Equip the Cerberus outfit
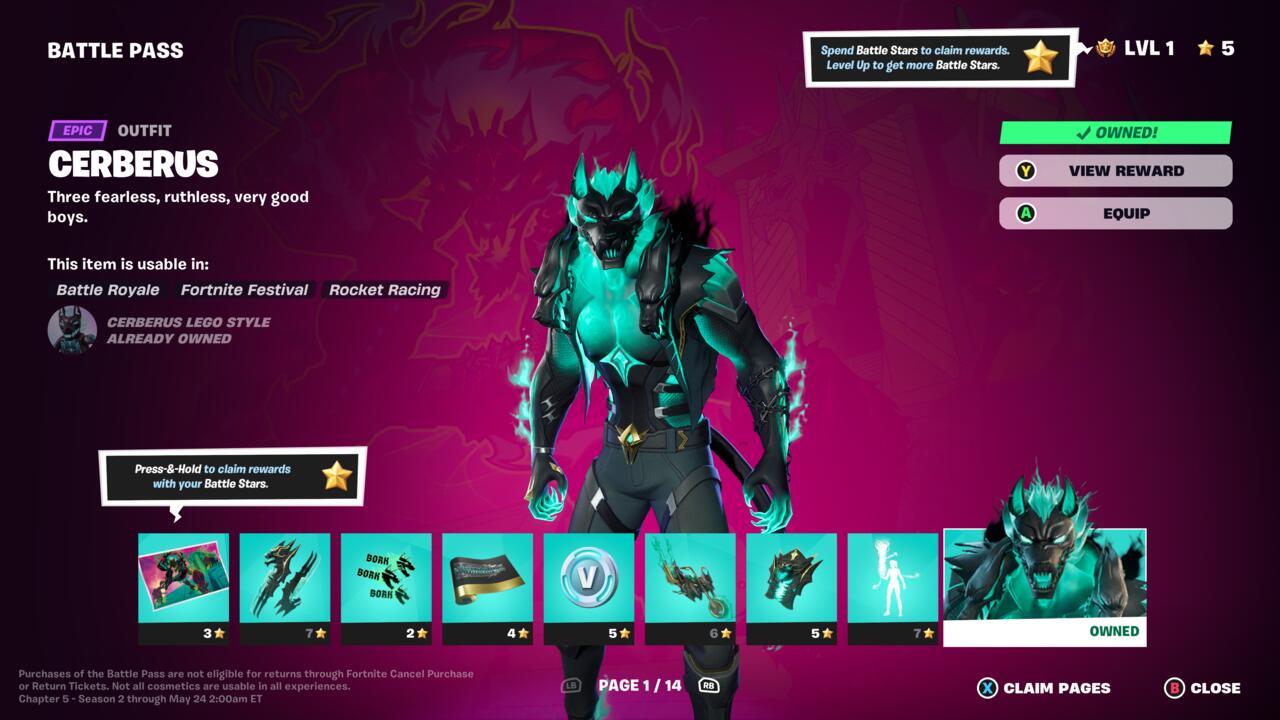This screenshot has height=720, width=1280. click(1115, 213)
